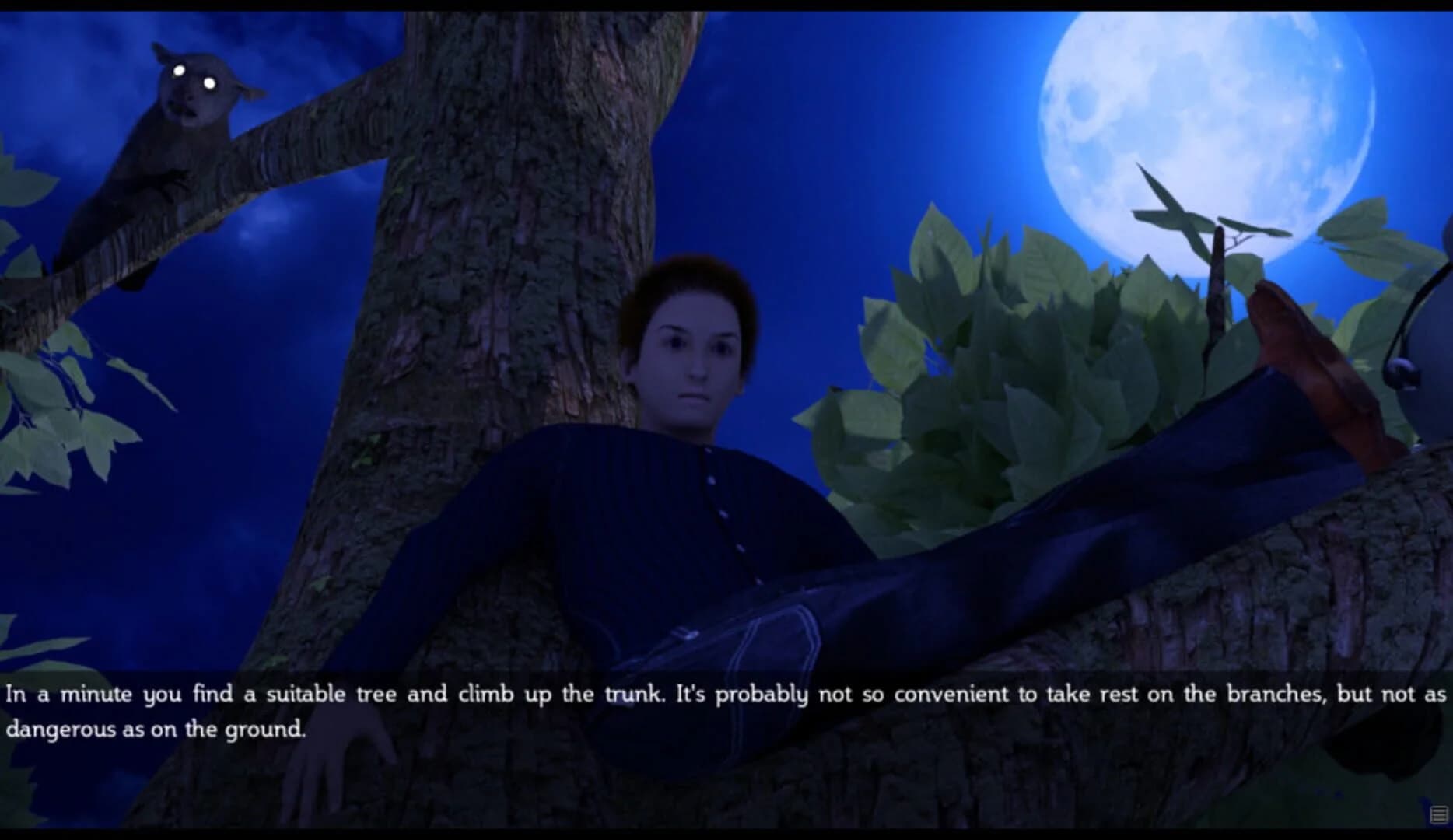
Task: Click the phrase 'dangerous as on the ground'
Action: coord(156,730)
